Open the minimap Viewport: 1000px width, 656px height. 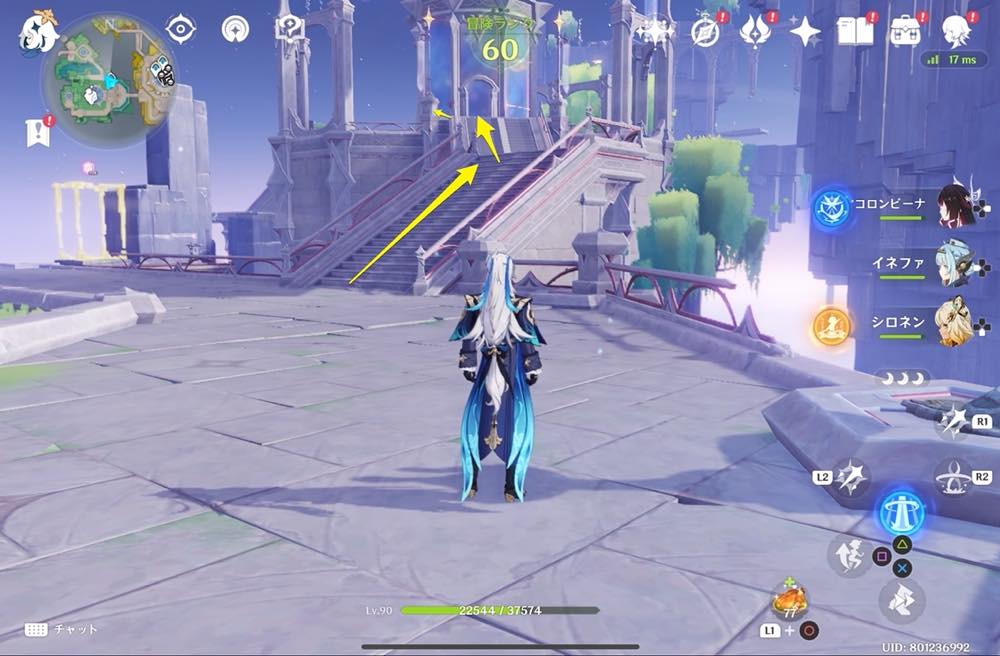[109, 80]
